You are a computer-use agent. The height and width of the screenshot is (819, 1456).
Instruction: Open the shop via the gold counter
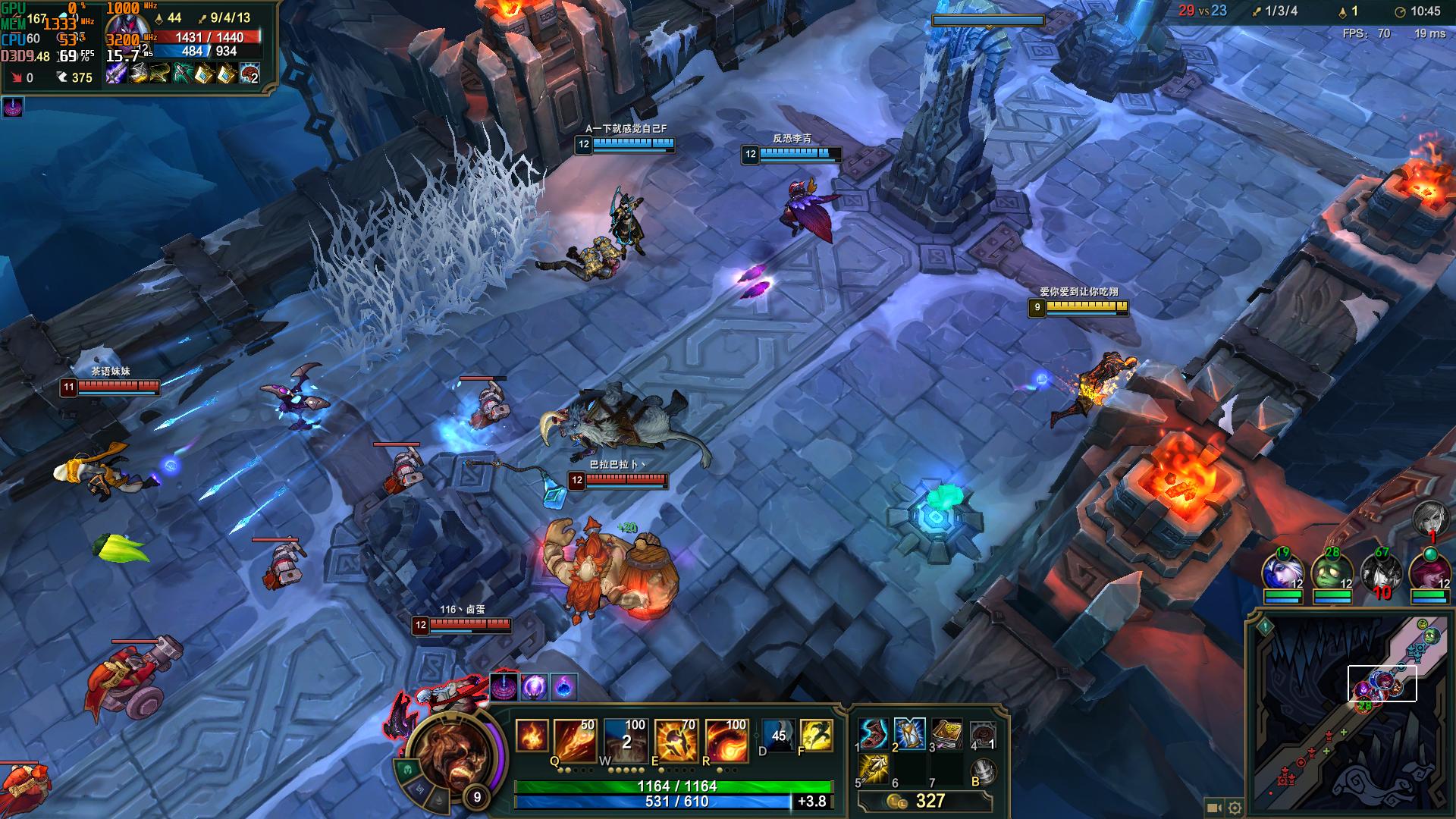tap(924, 802)
